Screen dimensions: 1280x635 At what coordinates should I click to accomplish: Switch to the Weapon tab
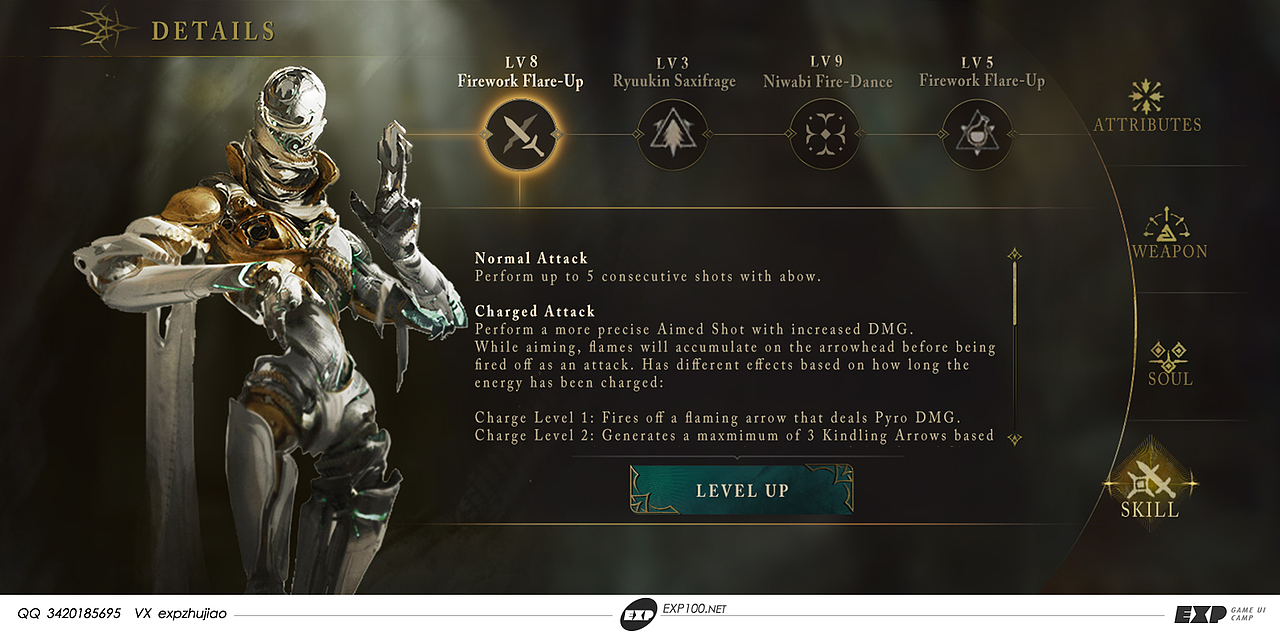1169,234
